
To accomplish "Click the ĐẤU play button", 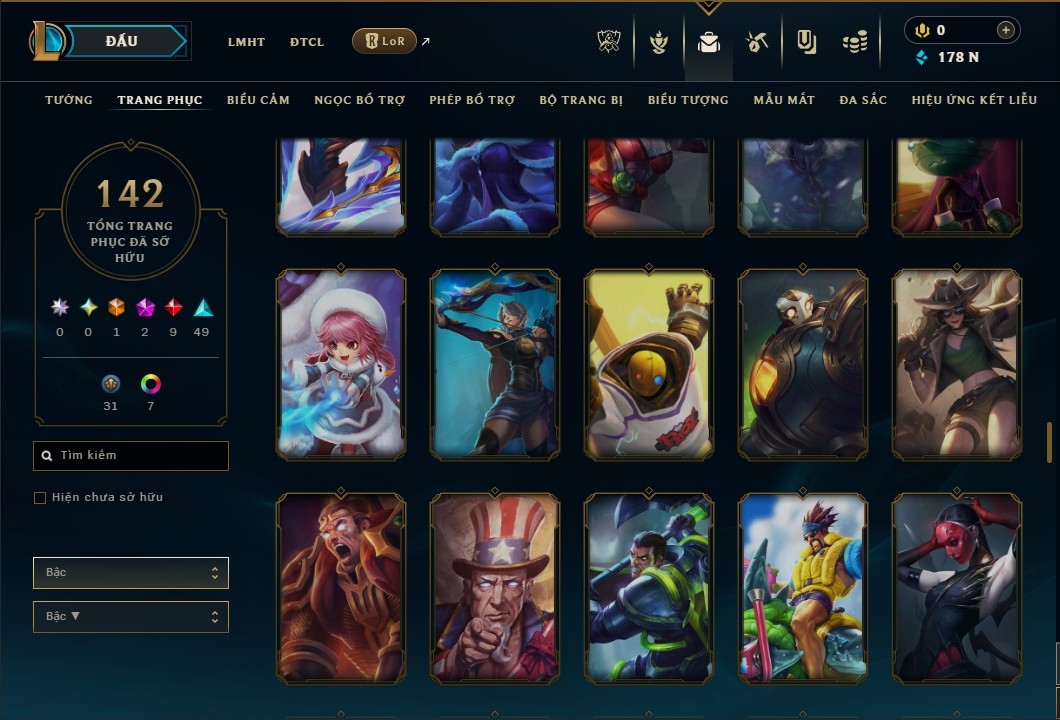I will pos(122,41).
